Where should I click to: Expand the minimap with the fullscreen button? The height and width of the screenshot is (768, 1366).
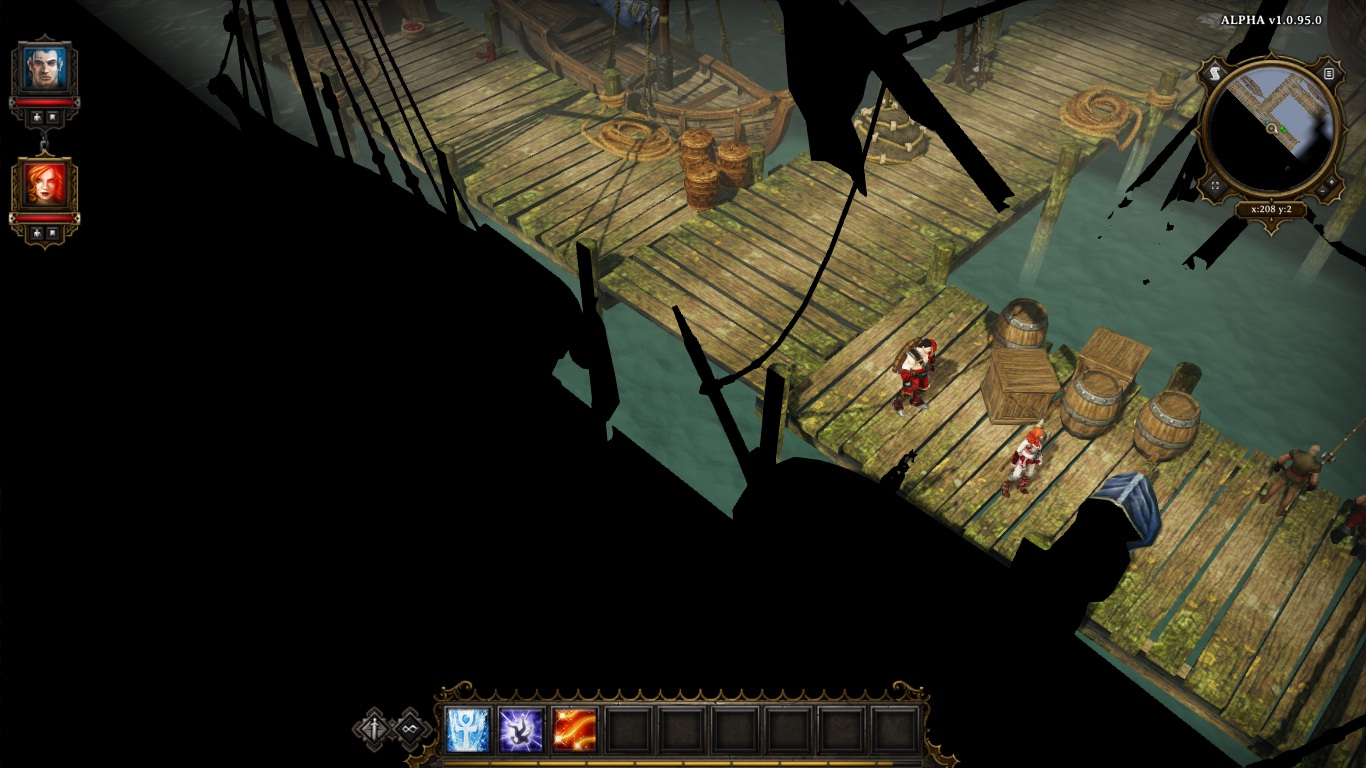tap(1215, 185)
